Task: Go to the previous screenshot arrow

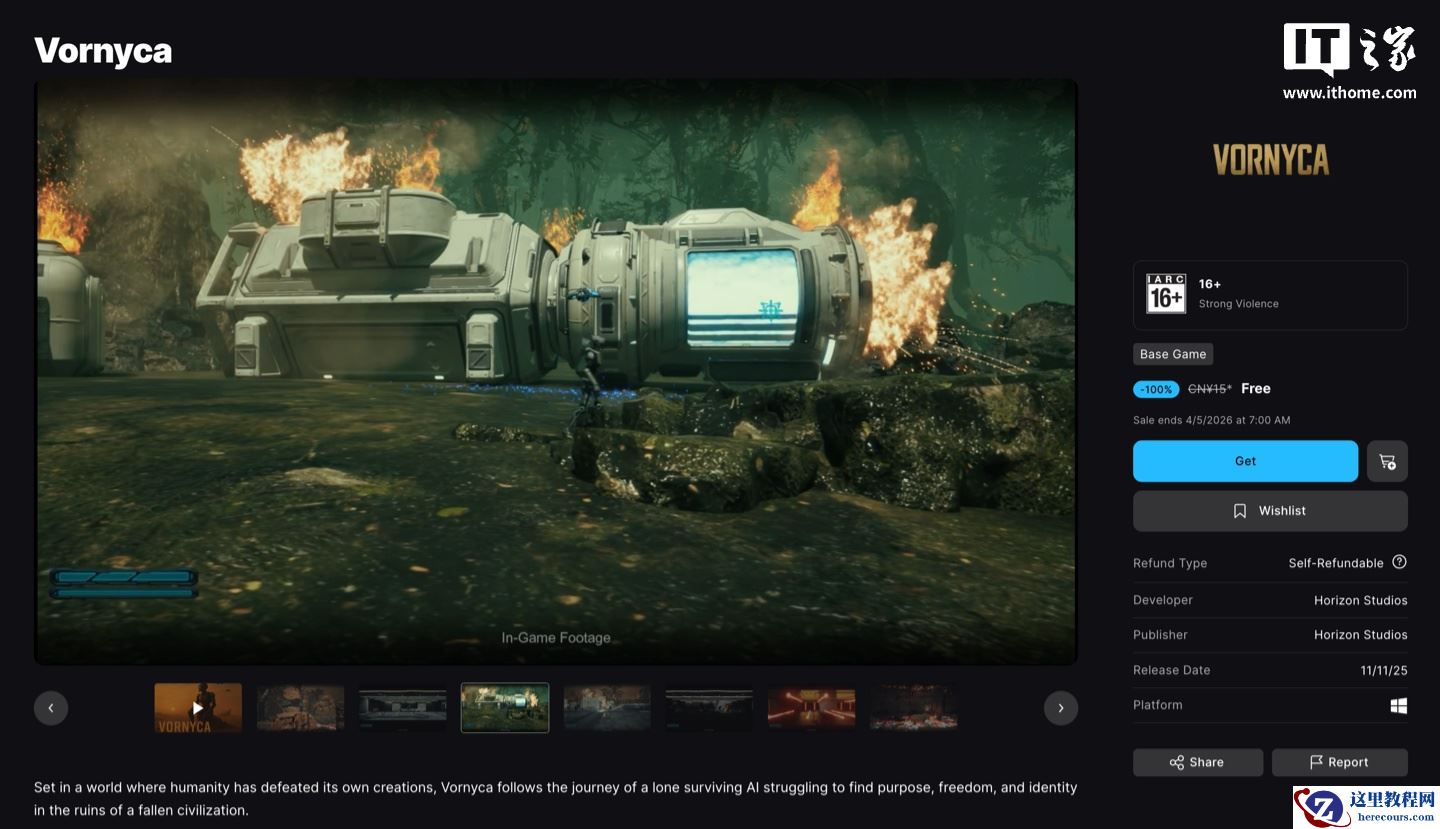Action: click(x=51, y=708)
